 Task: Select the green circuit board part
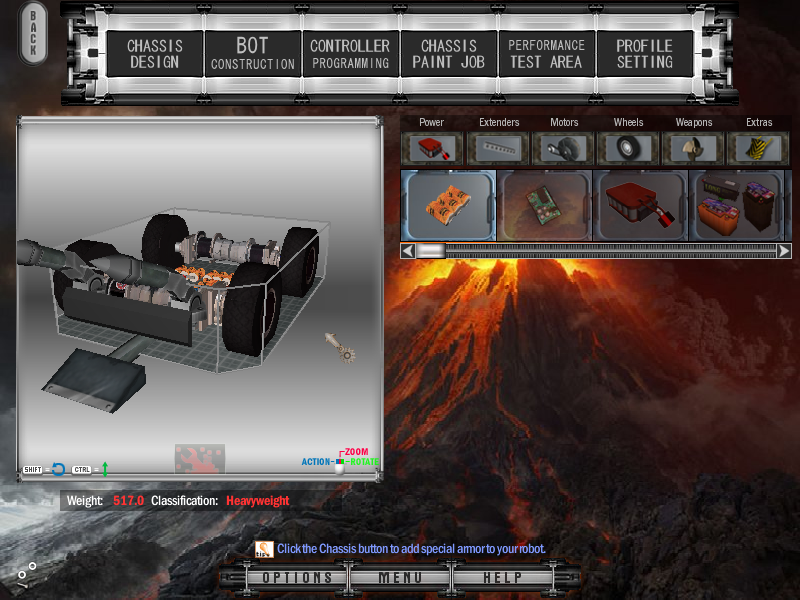pos(545,205)
